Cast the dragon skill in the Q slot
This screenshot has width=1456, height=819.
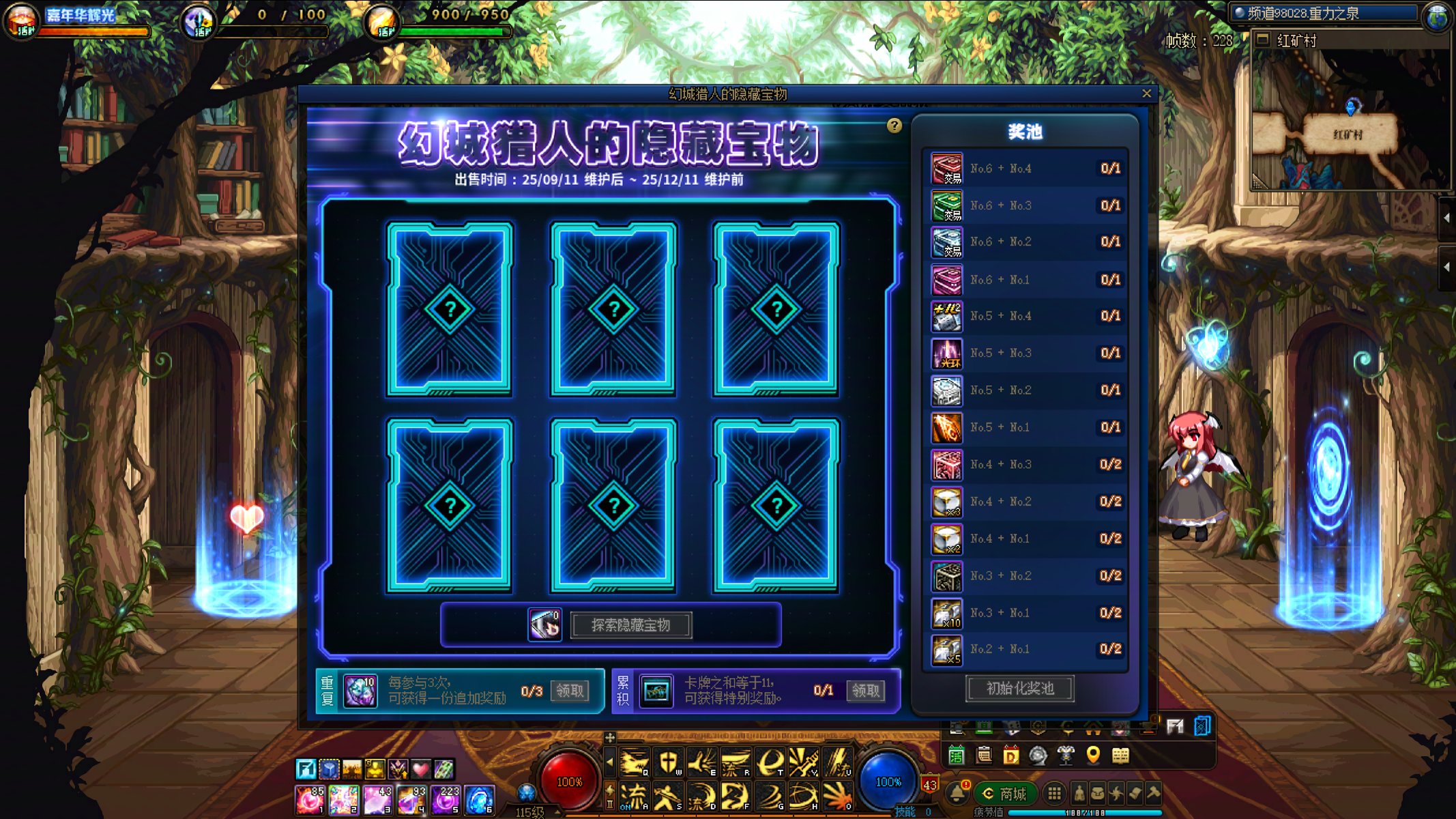click(633, 762)
